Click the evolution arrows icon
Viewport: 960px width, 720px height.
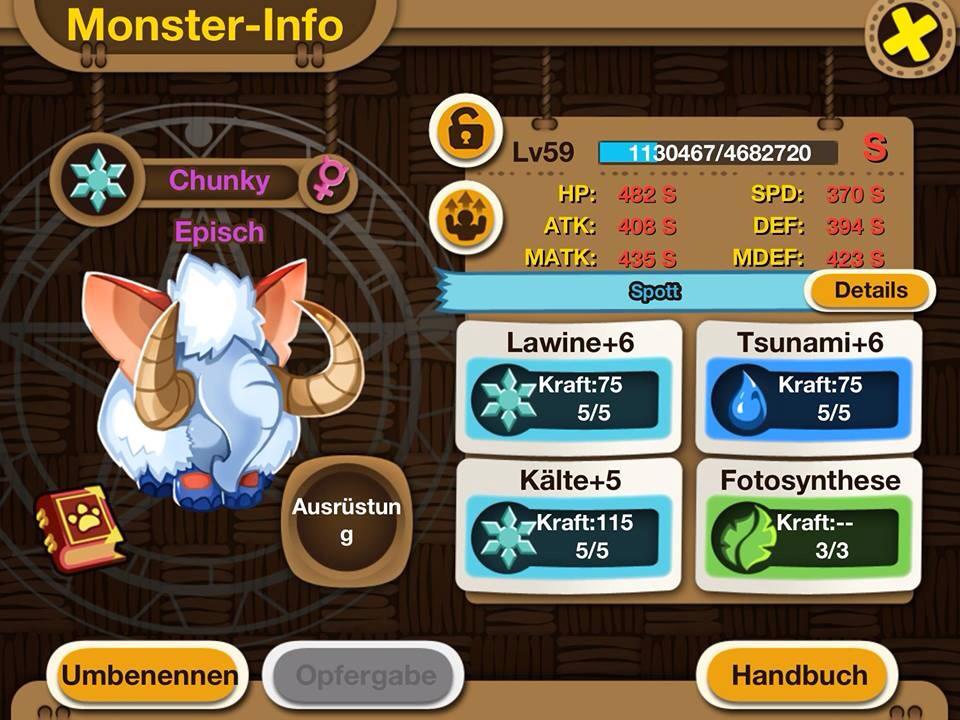click(462, 216)
